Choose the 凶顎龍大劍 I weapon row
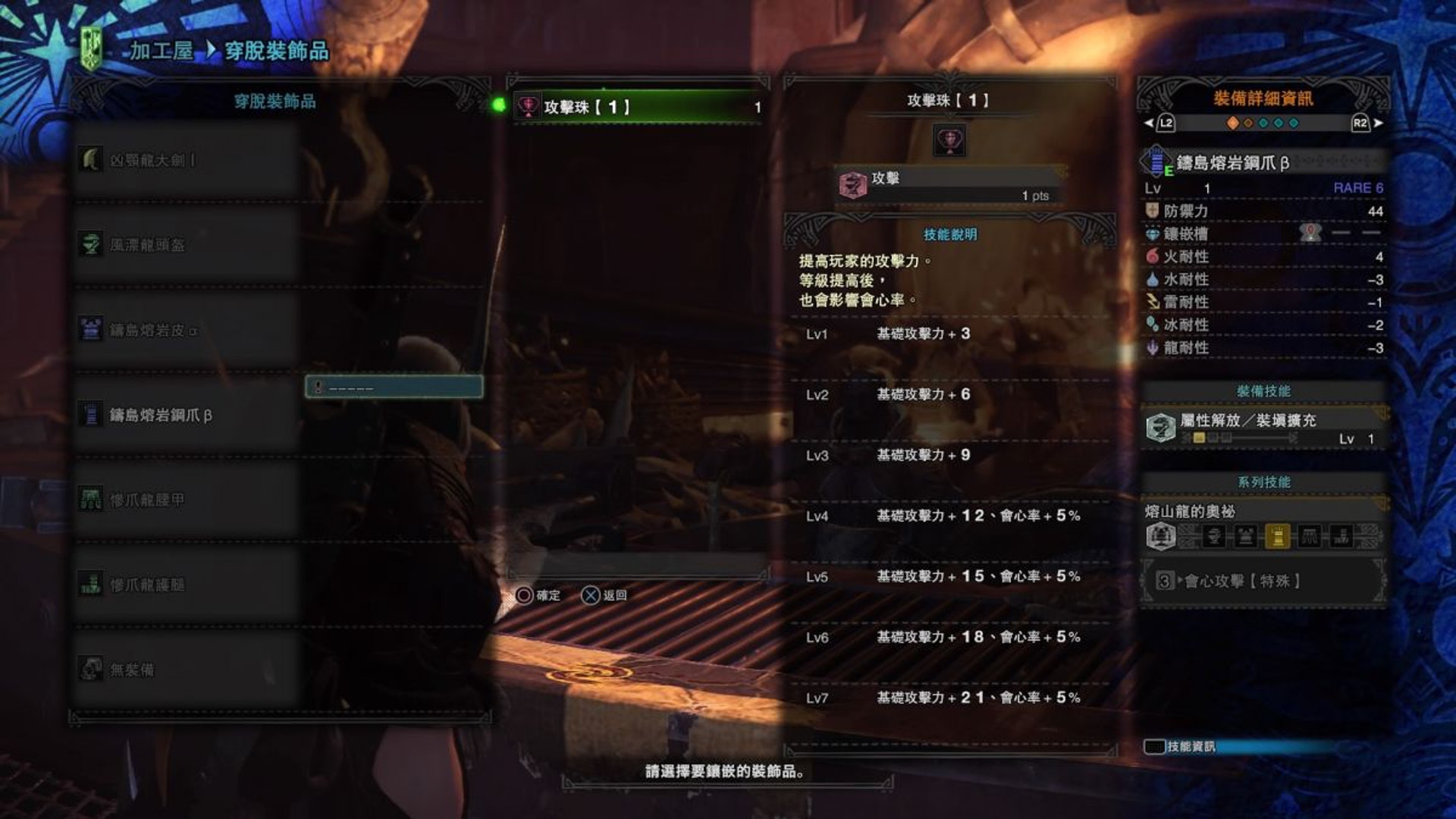This screenshot has height=819, width=1456. (x=186, y=160)
